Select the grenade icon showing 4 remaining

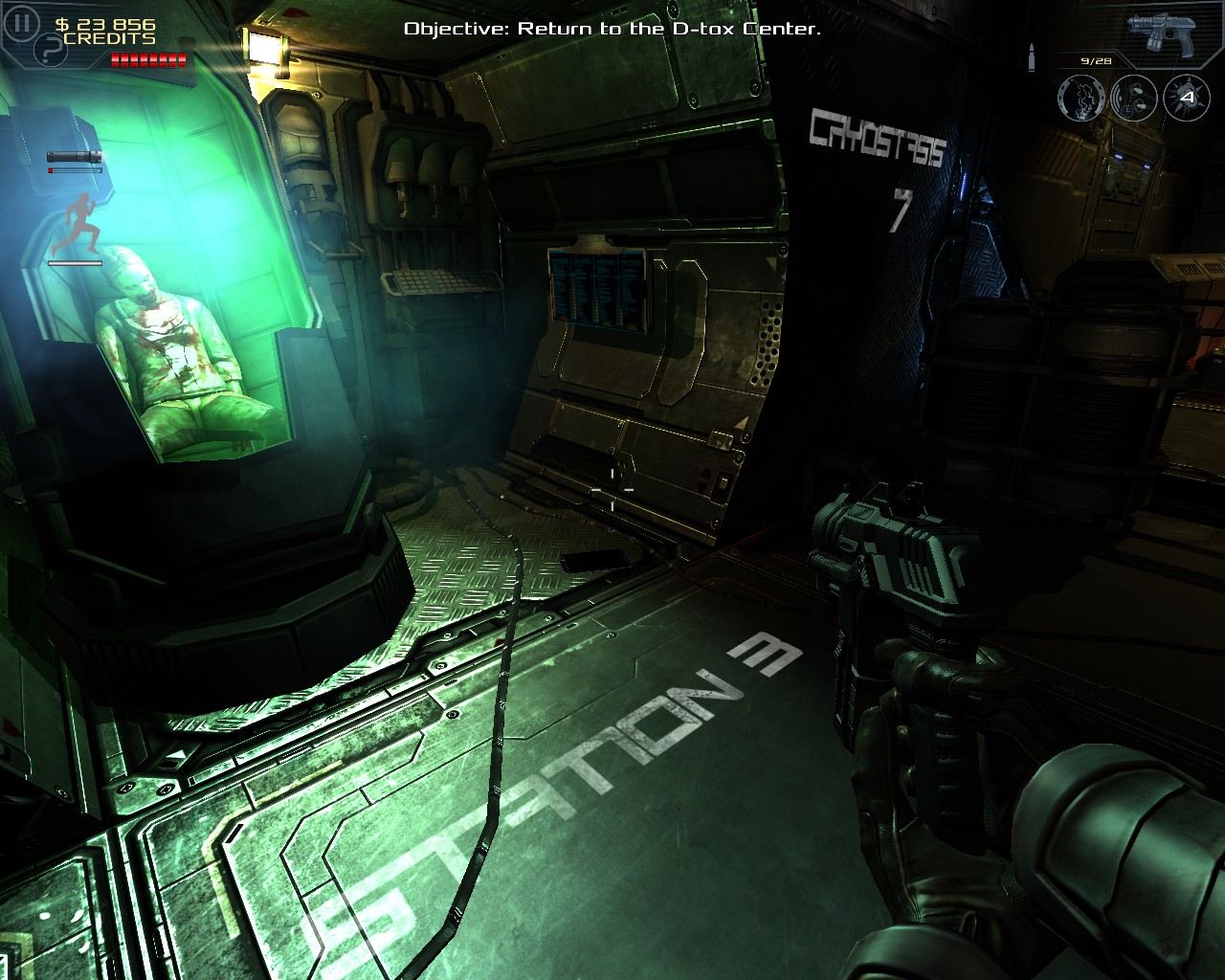click(1187, 98)
